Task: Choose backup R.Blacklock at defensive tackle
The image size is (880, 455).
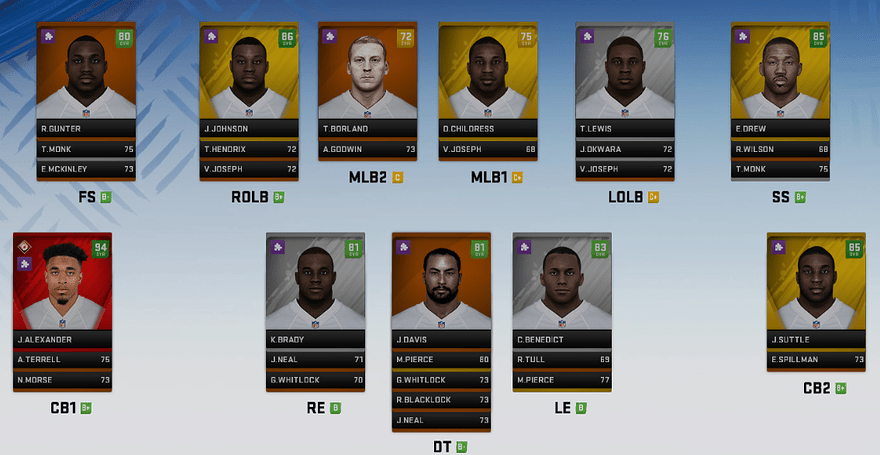Action: (441, 400)
